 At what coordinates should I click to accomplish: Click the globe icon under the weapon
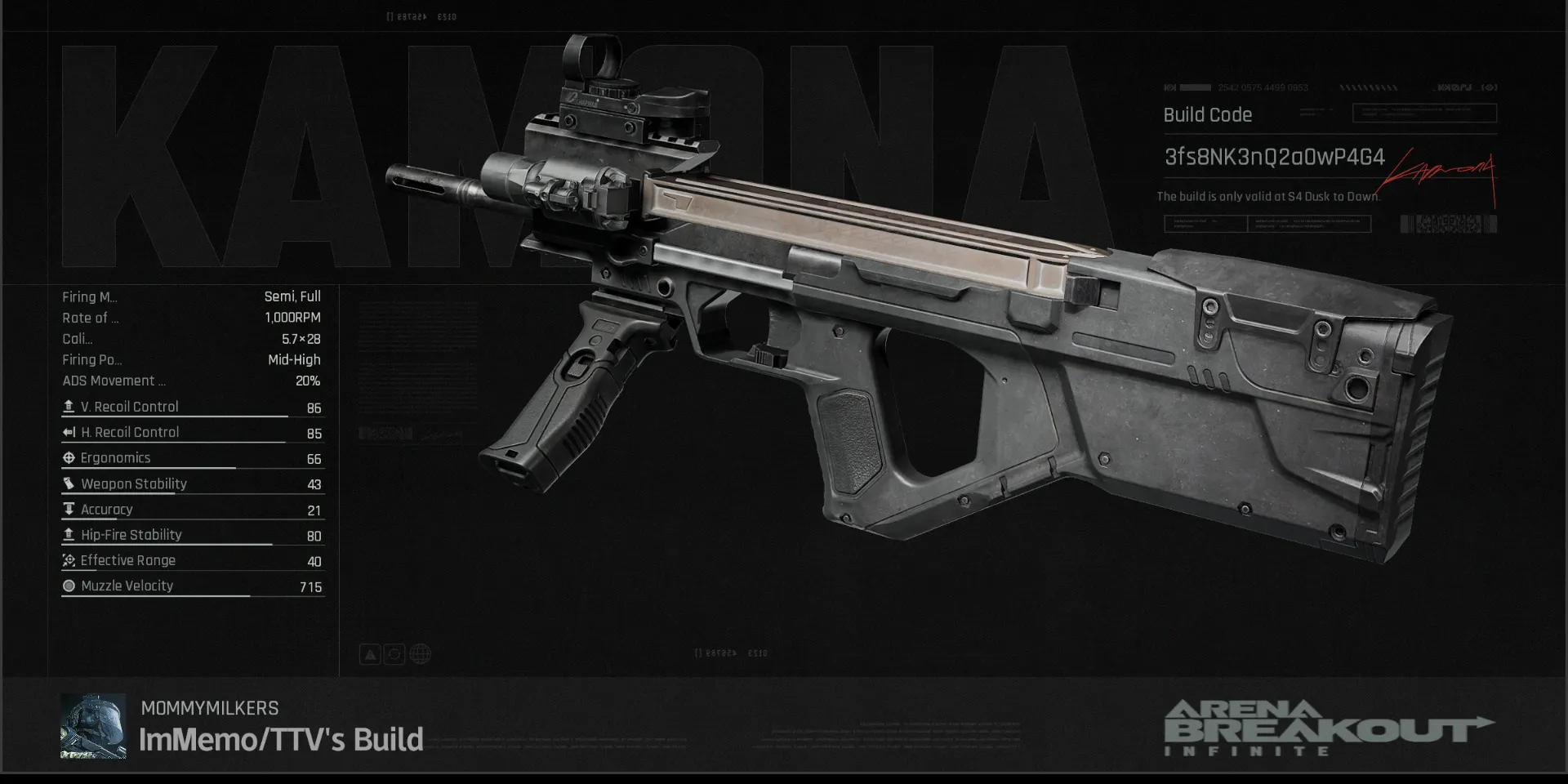click(421, 654)
